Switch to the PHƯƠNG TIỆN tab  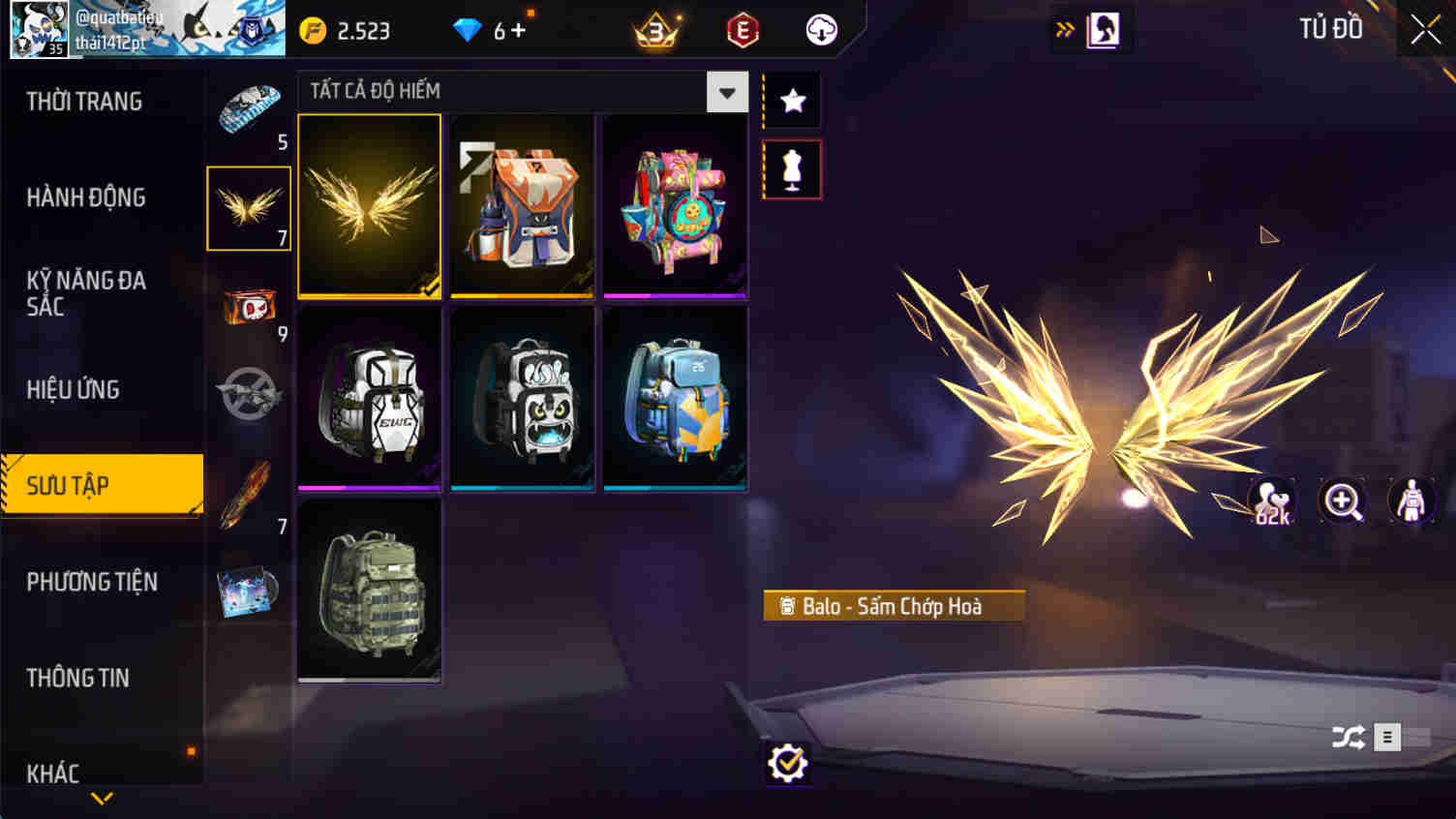click(93, 582)
